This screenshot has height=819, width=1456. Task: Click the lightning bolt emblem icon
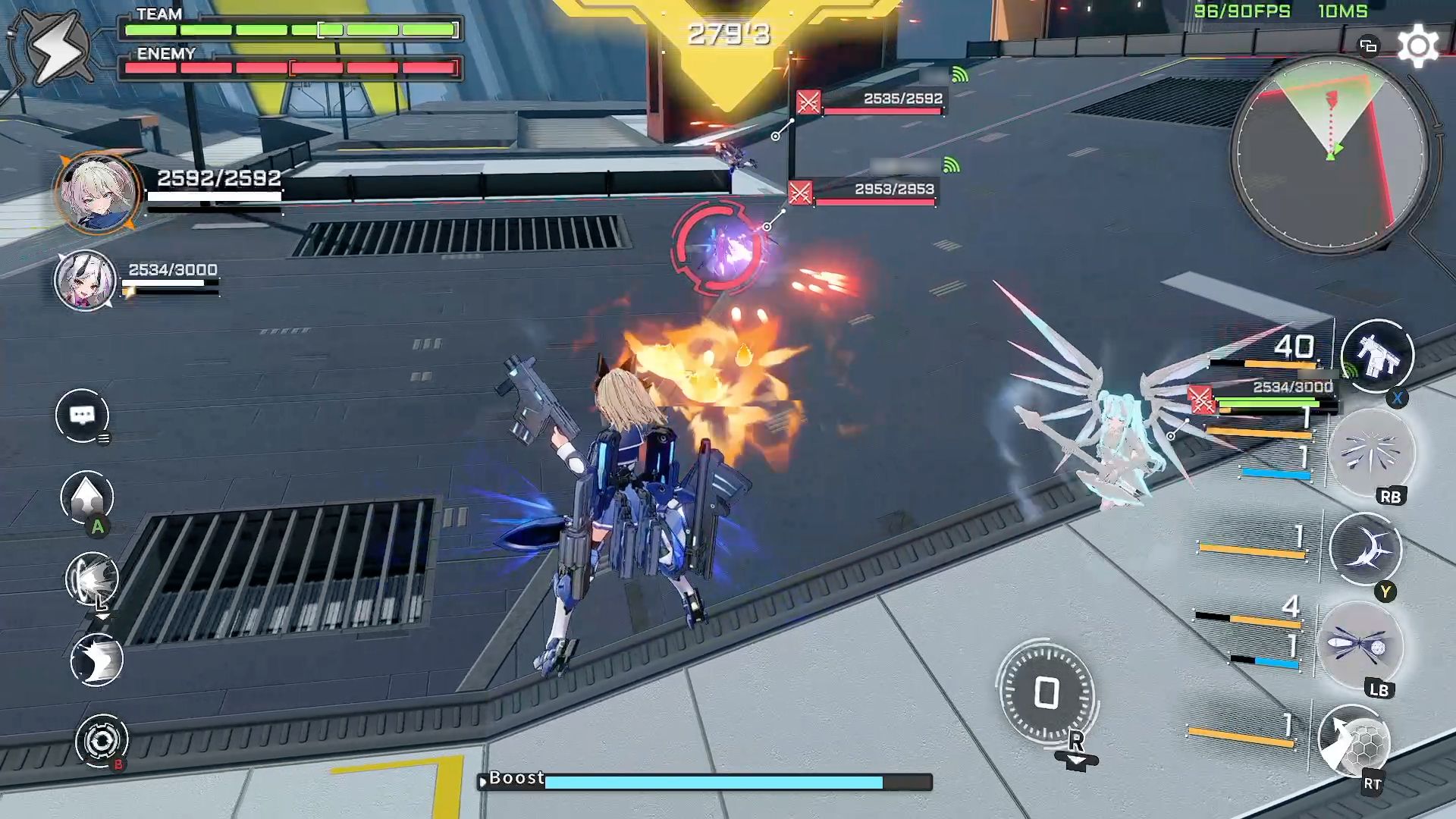coord(55,48)
